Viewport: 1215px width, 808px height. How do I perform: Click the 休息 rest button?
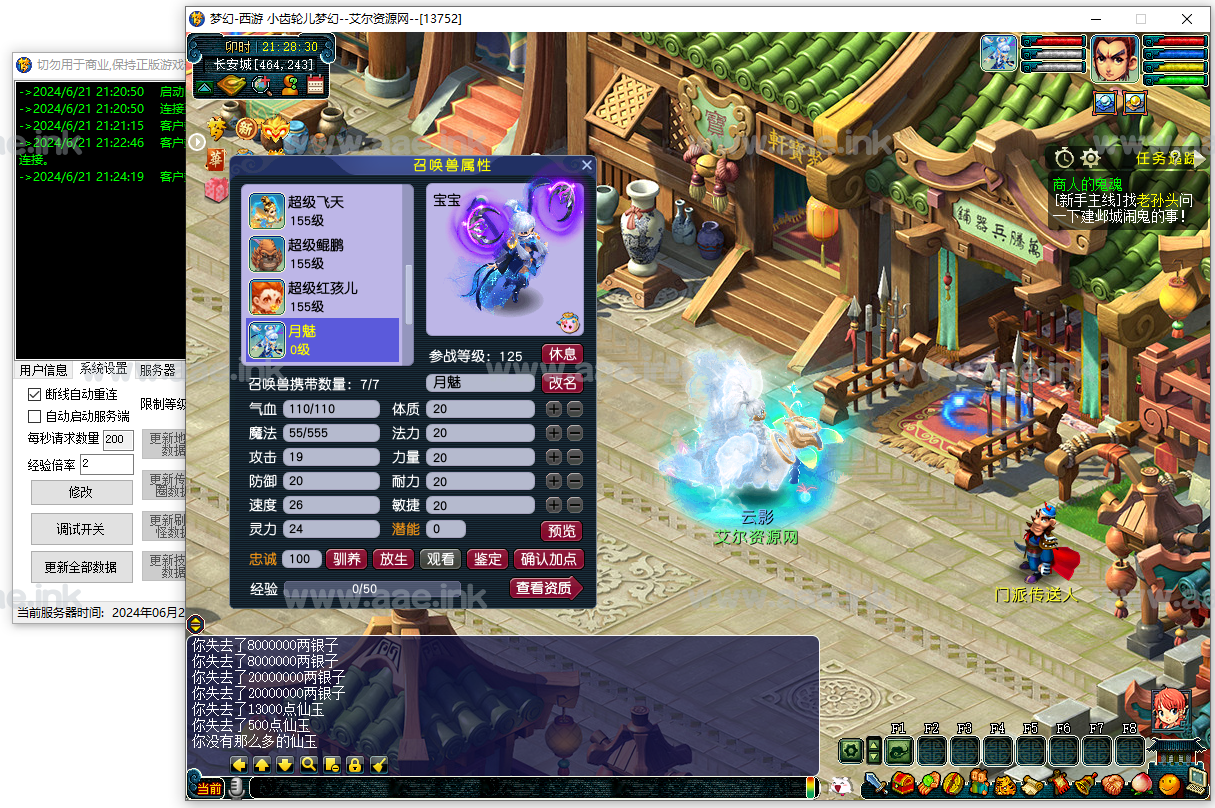pos(562,355)
